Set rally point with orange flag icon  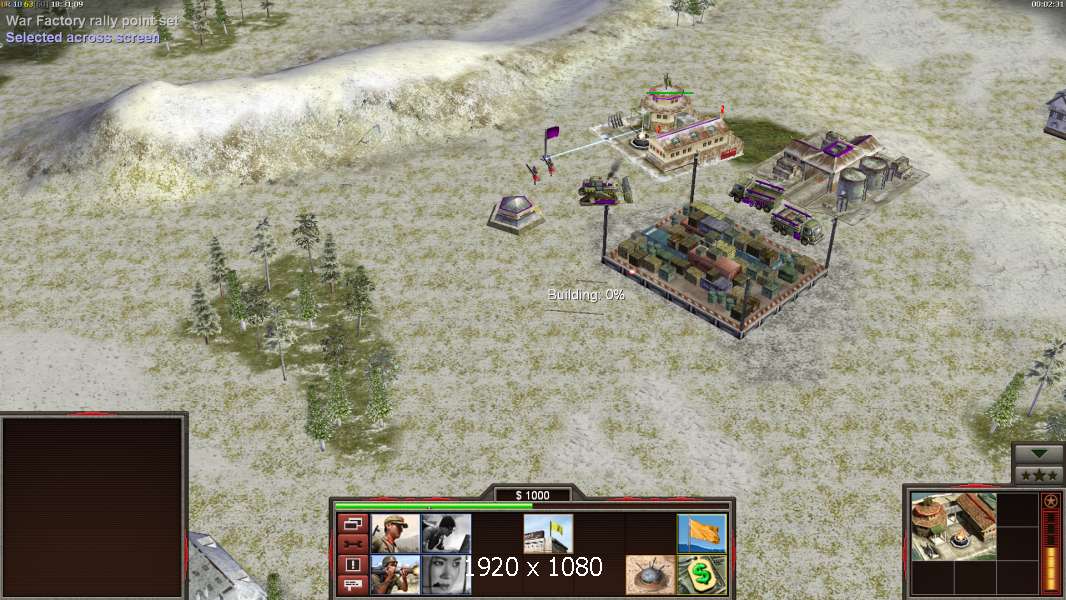pyautogui.click(x=702, y=533)
